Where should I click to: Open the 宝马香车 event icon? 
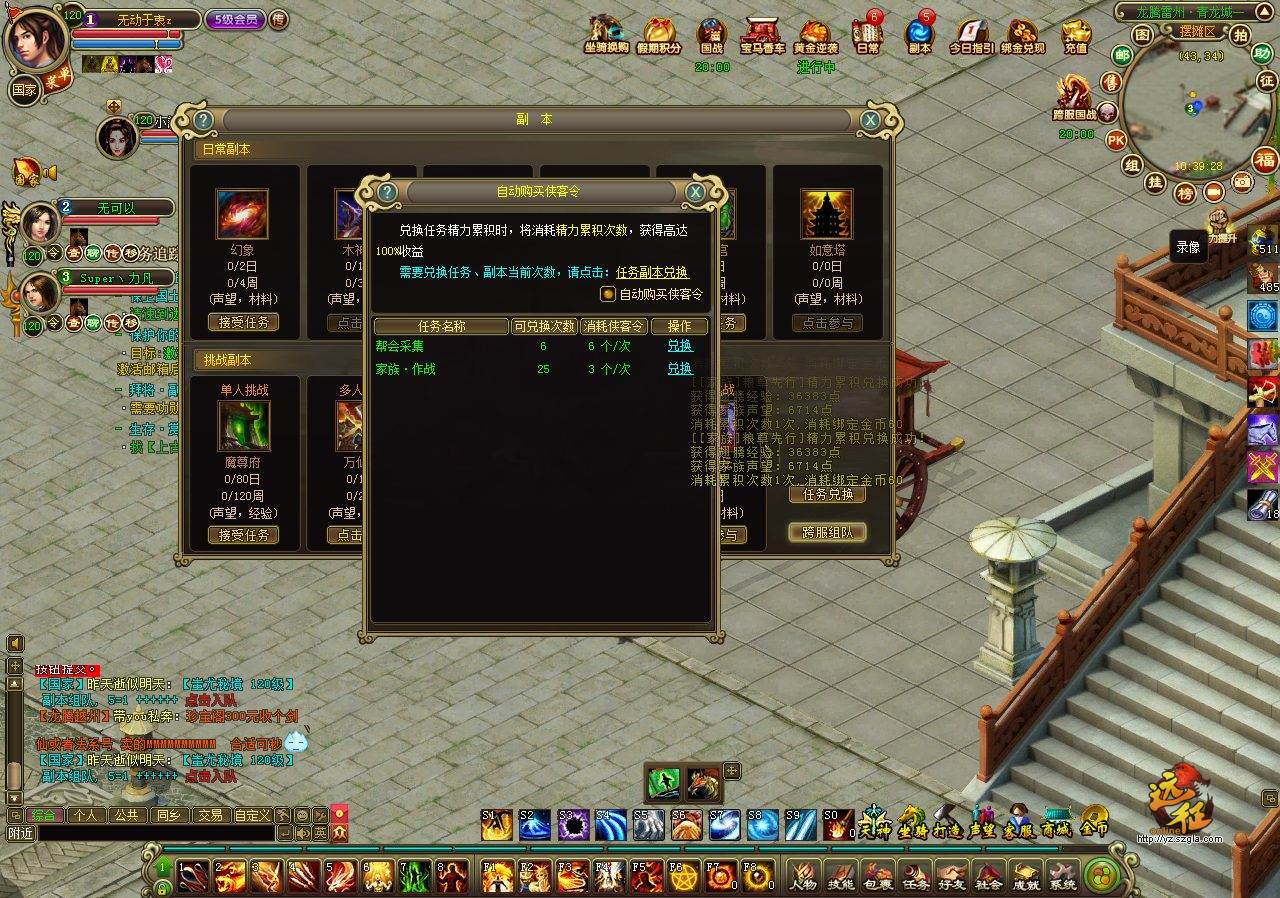click(x=762, y=36)
